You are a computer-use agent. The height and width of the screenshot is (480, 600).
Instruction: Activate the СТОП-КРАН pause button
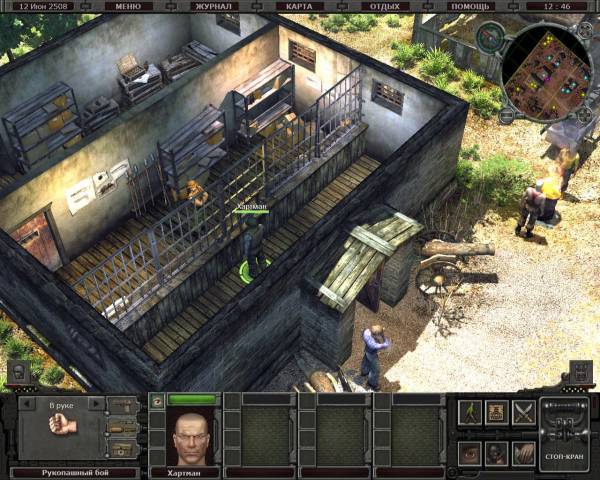pos(563,433)
